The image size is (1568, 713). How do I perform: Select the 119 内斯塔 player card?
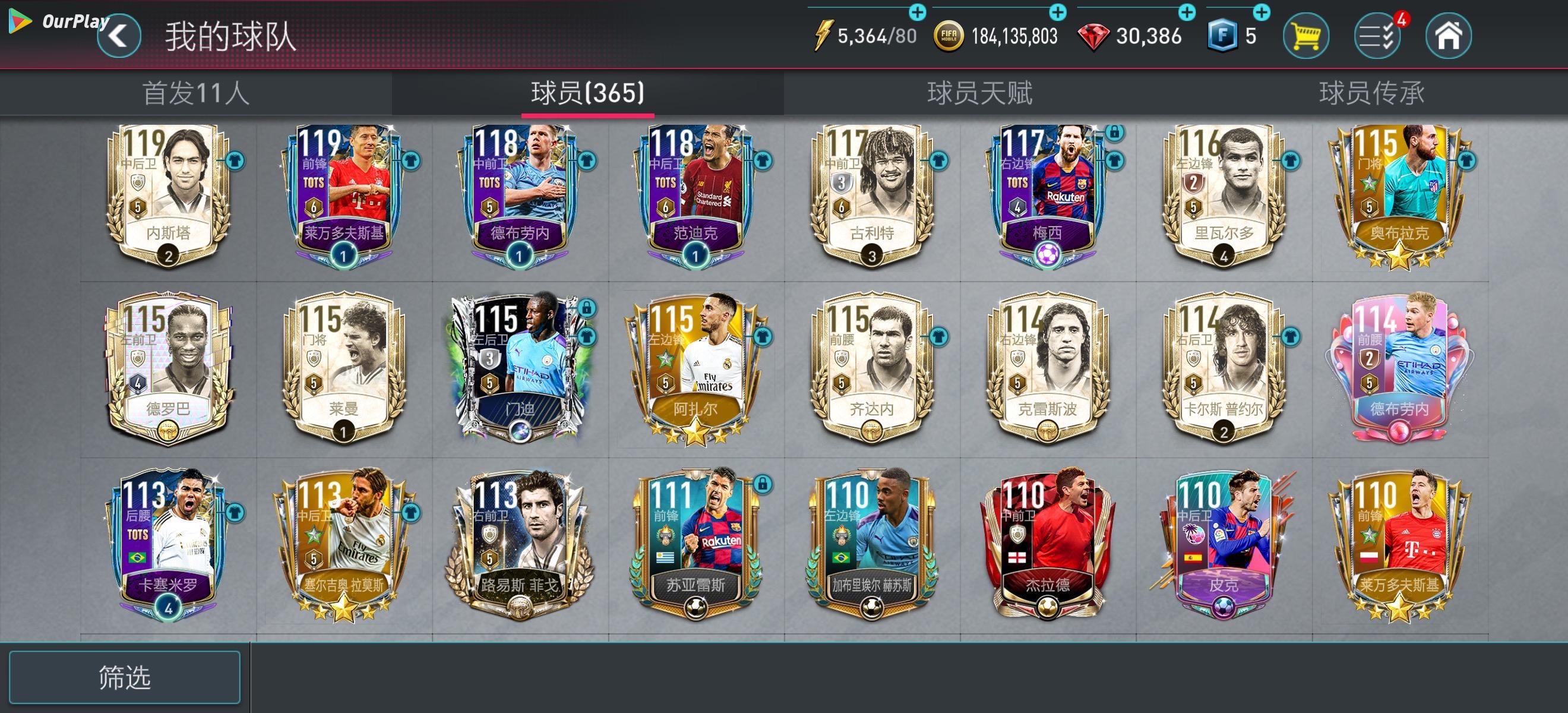pos(169,195)
